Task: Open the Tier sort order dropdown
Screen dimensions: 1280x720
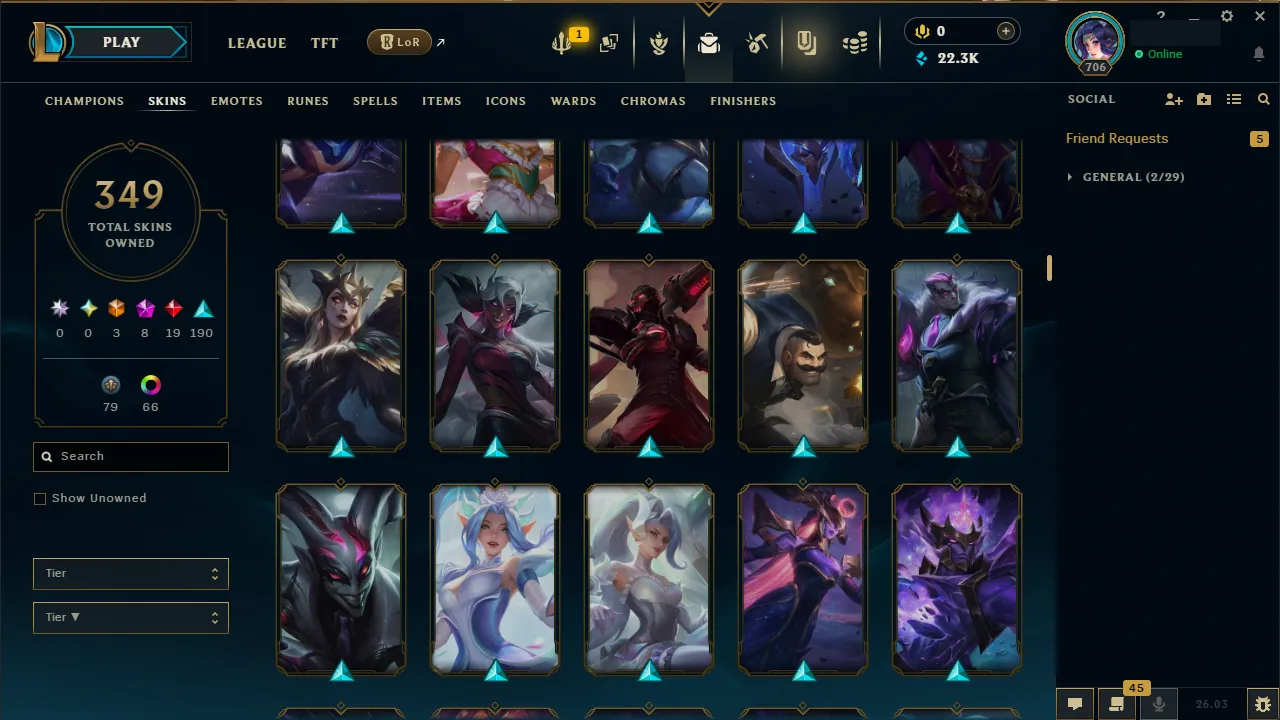Action: click(130, 617)
